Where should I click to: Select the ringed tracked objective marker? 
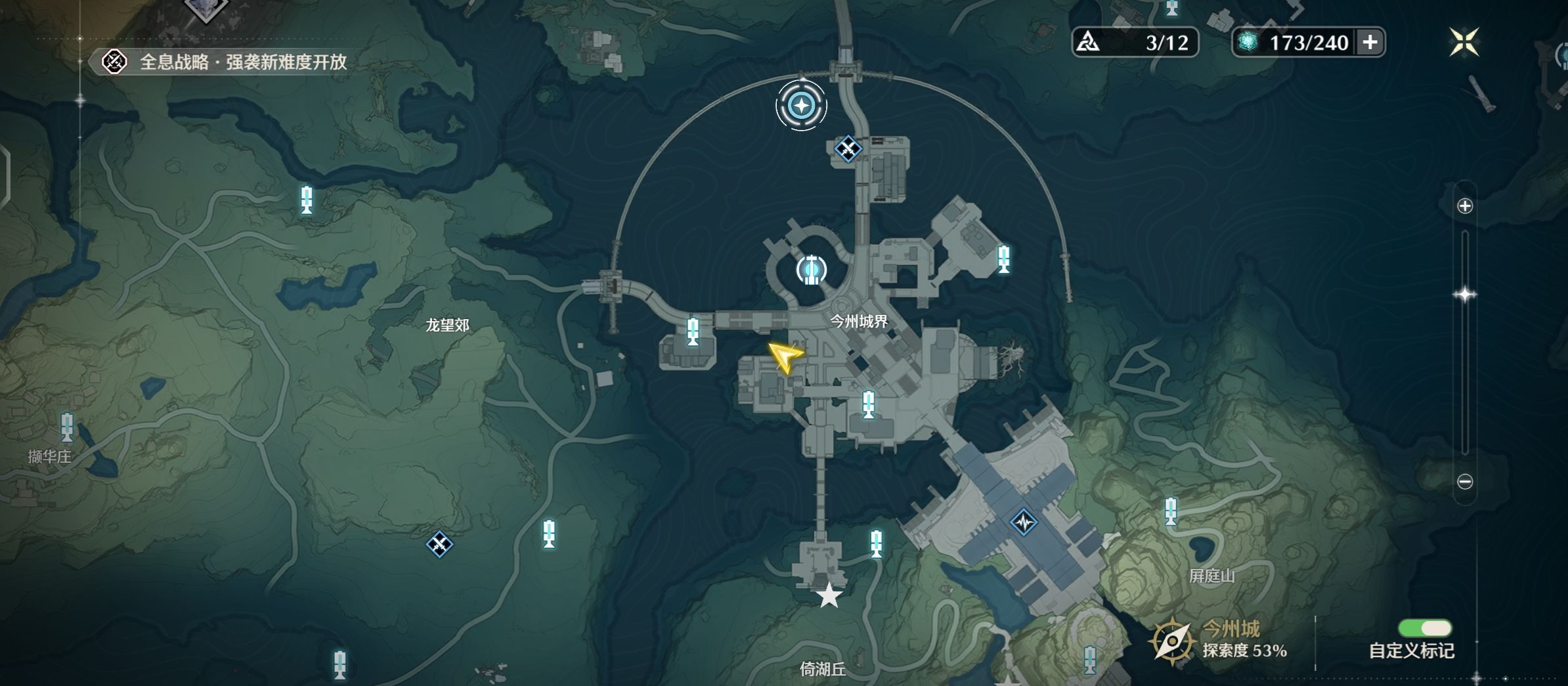click(801, 106)
